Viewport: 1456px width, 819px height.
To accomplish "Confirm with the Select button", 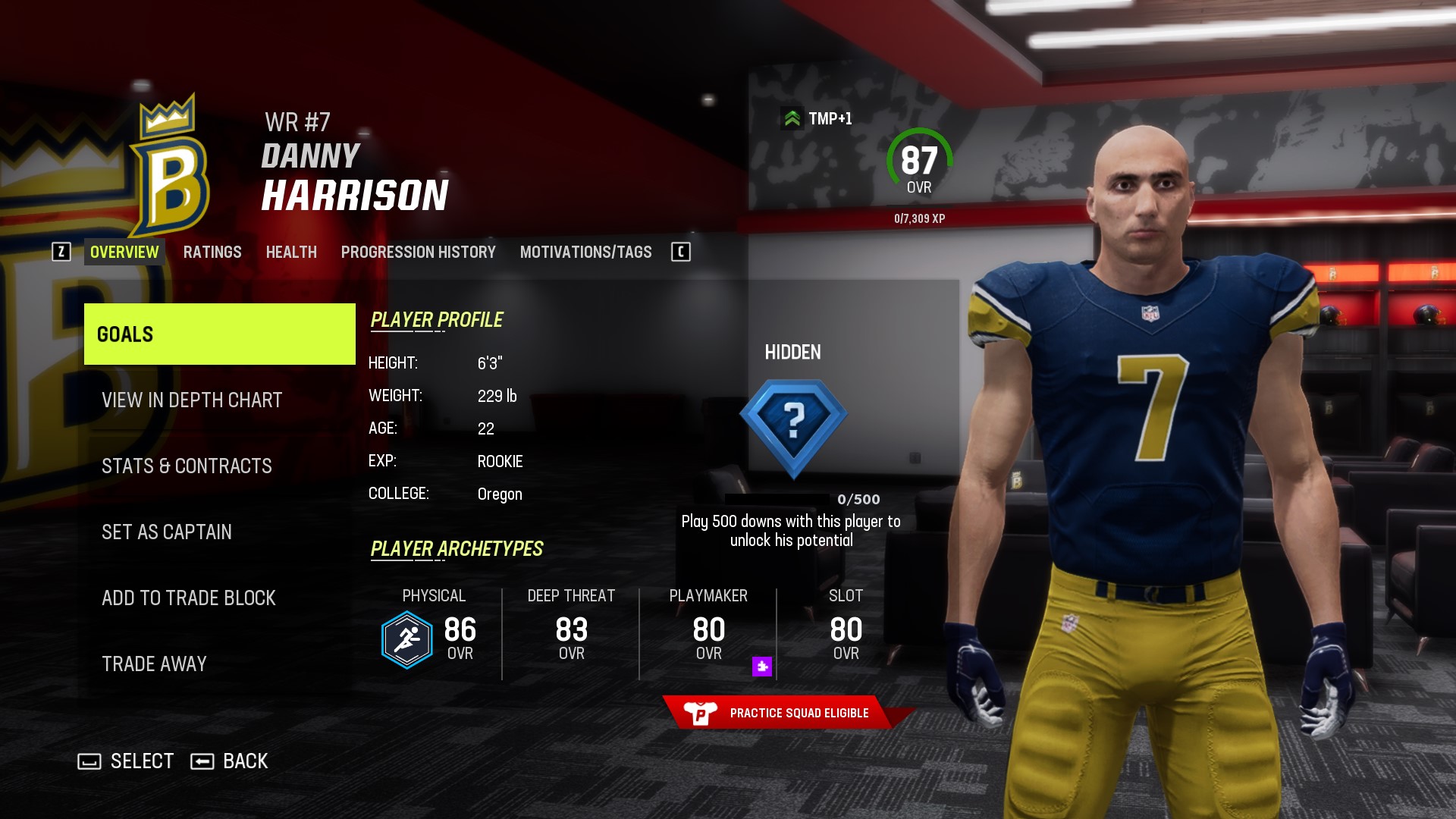I will [x=126, y=761].
